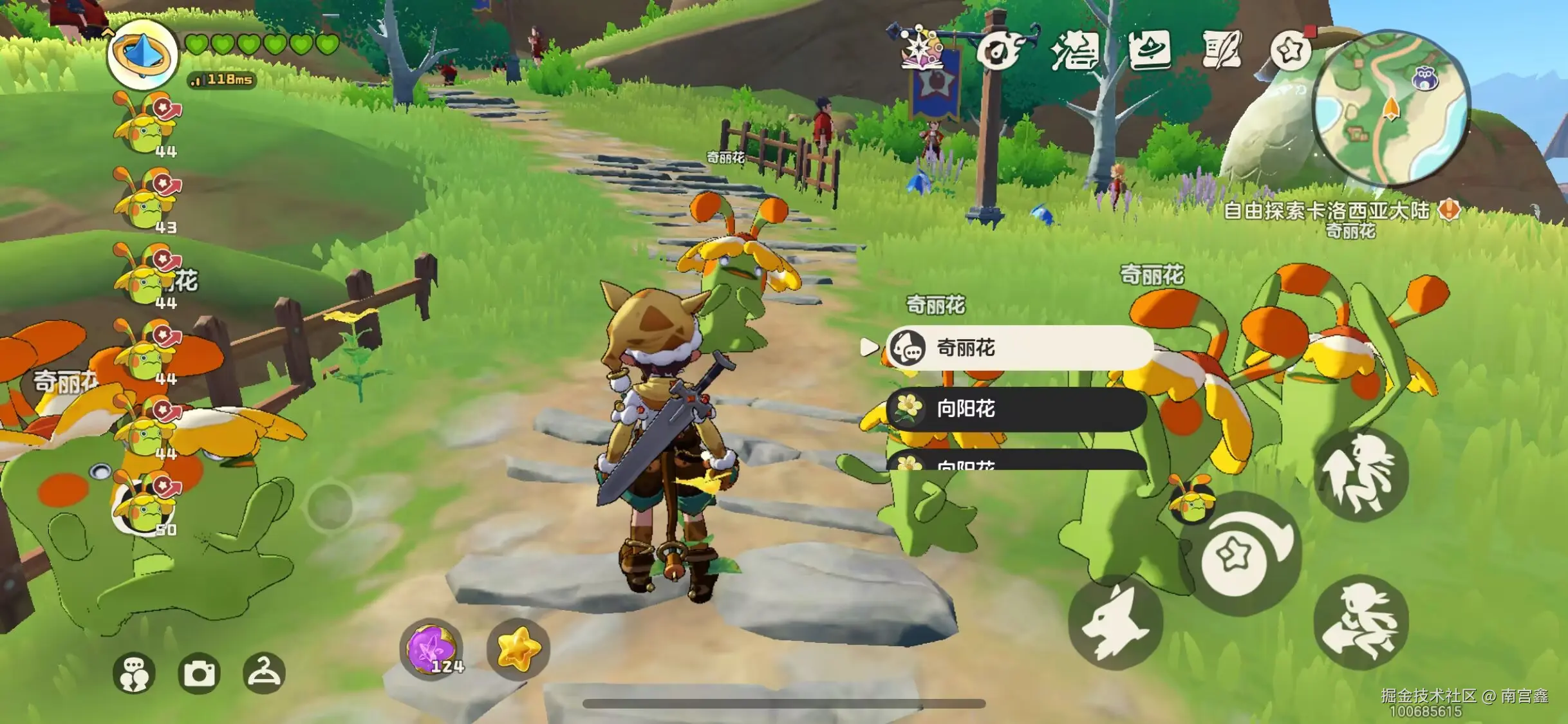Open the clothes hanger wardrobe
Viewport: 1568px width, 724px height.
point(264,673)
